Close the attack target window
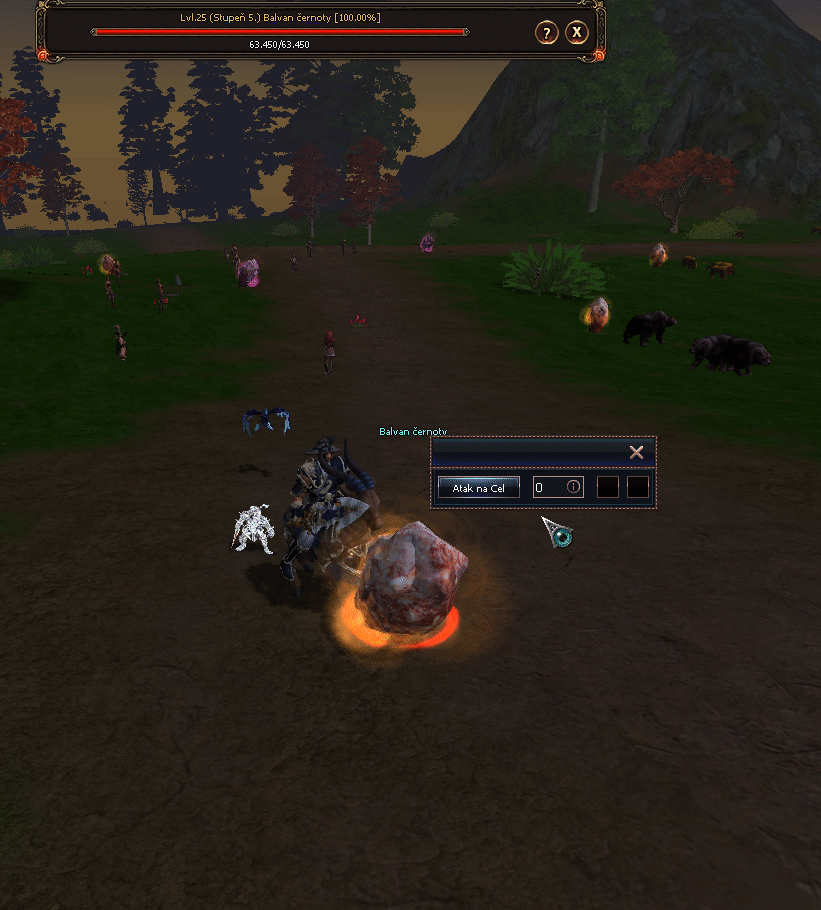This screenshot has height=910, width=821. click(x=636, y=452)
